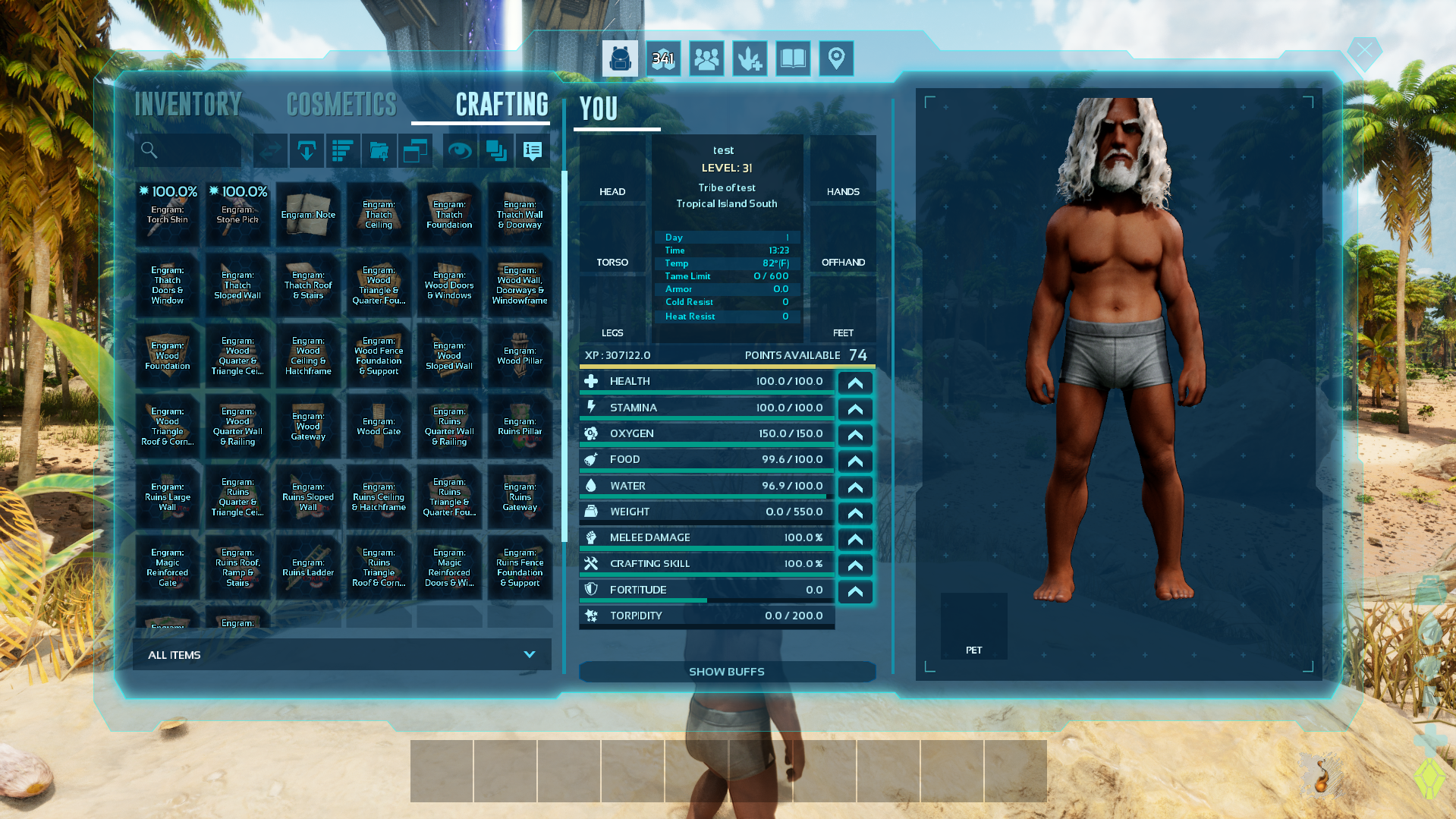Increase the Health stat
Viewport: 1456px width, 819px height.
click(x=855, y=383)
